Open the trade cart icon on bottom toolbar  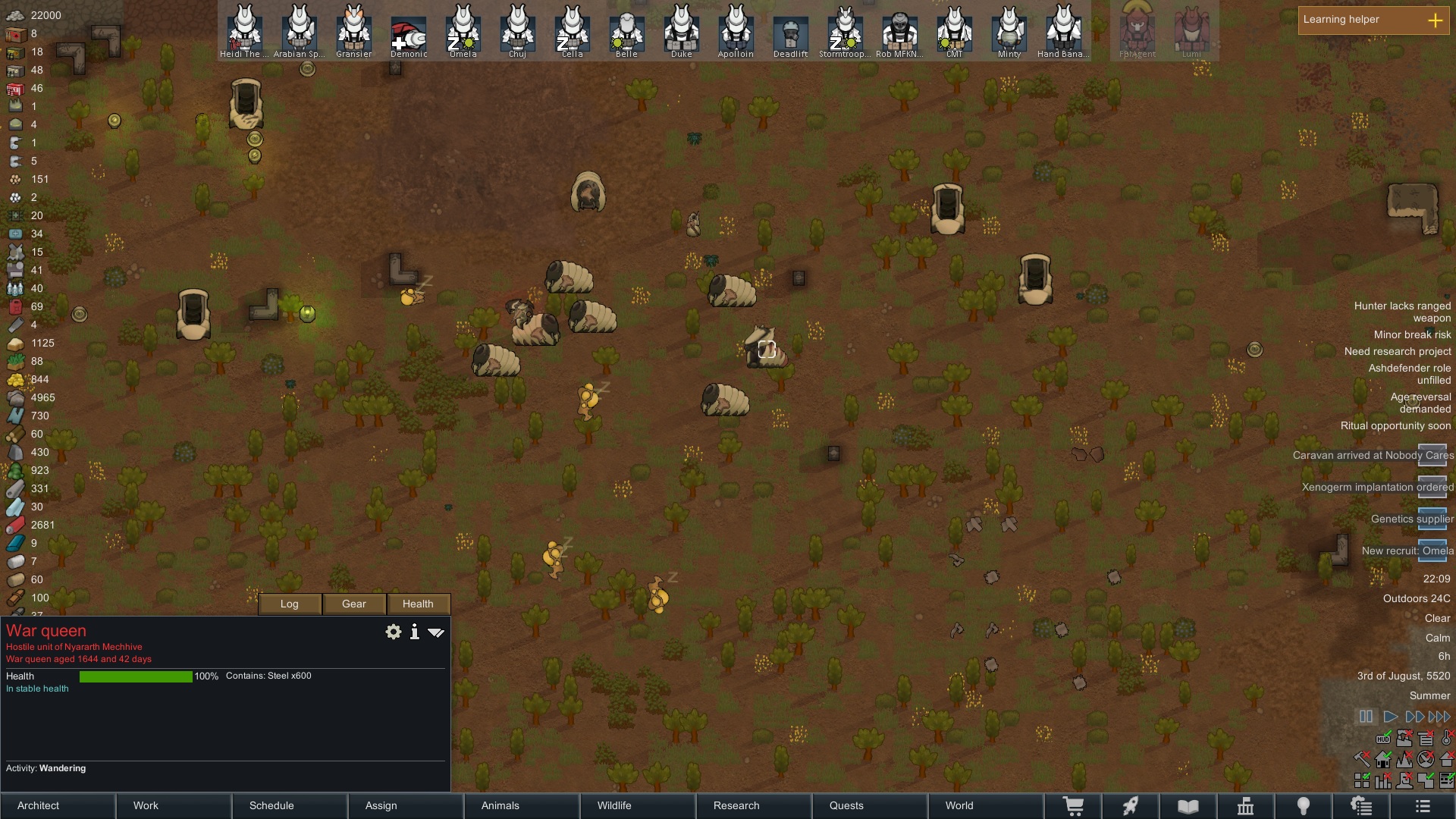click(1075, 805)
